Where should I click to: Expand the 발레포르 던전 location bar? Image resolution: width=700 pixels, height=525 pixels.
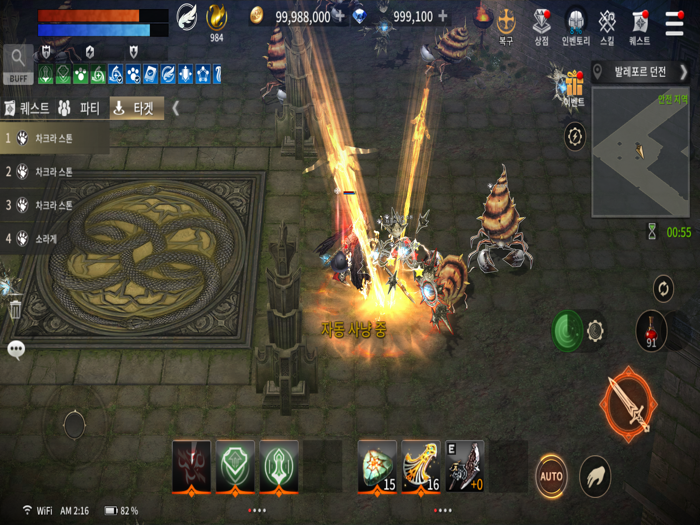click(640, 72)
